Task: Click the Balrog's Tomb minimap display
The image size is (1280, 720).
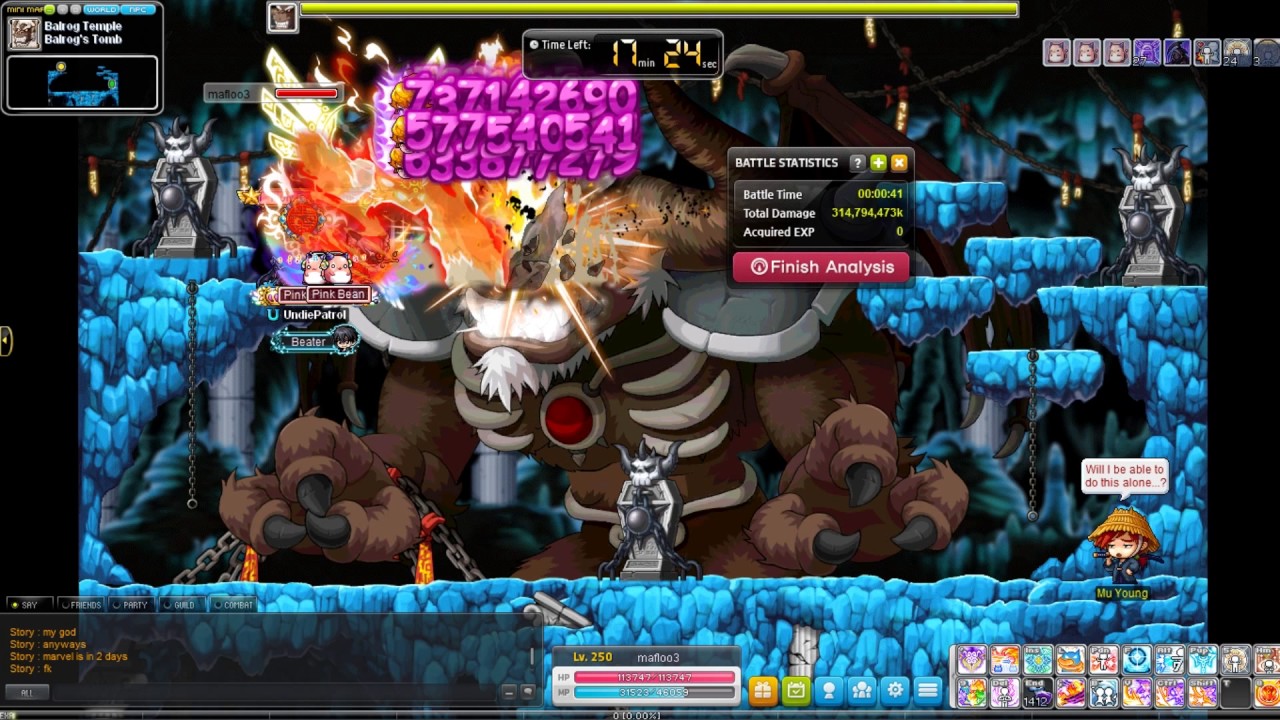Action: click(x=82, y=83)
